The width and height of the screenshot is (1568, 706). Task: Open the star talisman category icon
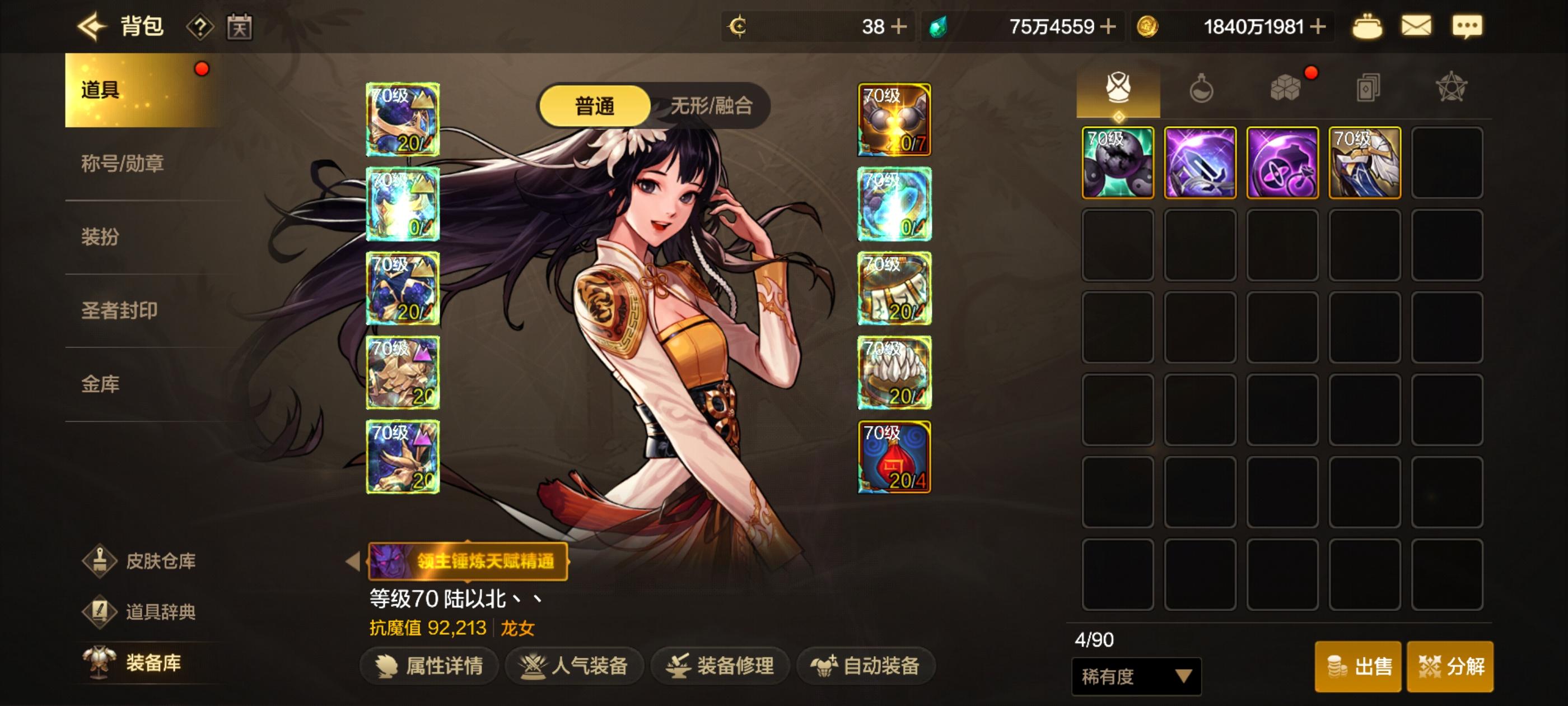(1450, 89)
